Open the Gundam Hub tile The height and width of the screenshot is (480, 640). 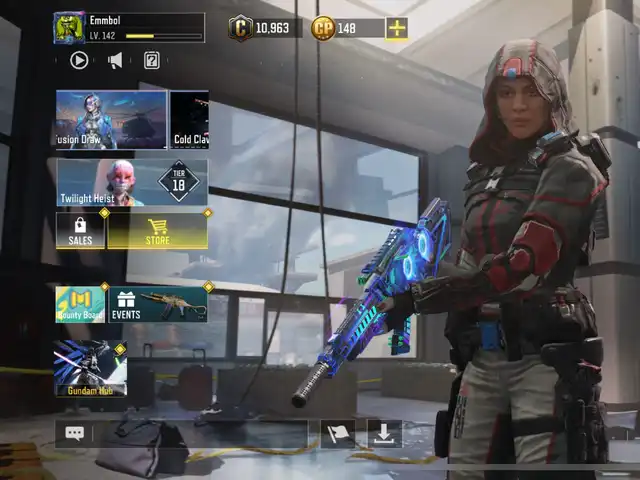click(x=90, y=368)
